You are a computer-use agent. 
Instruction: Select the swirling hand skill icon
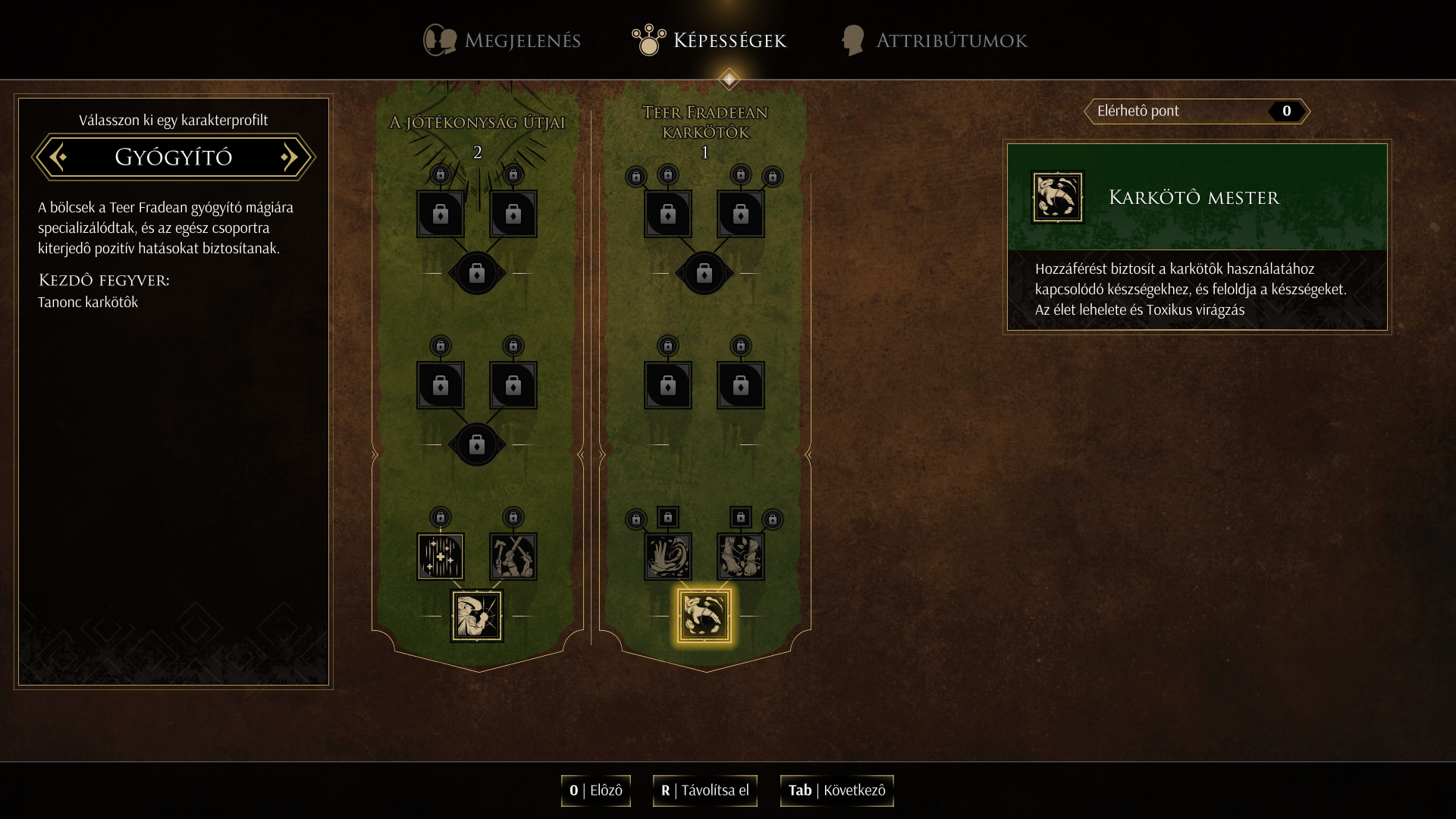[x=668, y=557]
